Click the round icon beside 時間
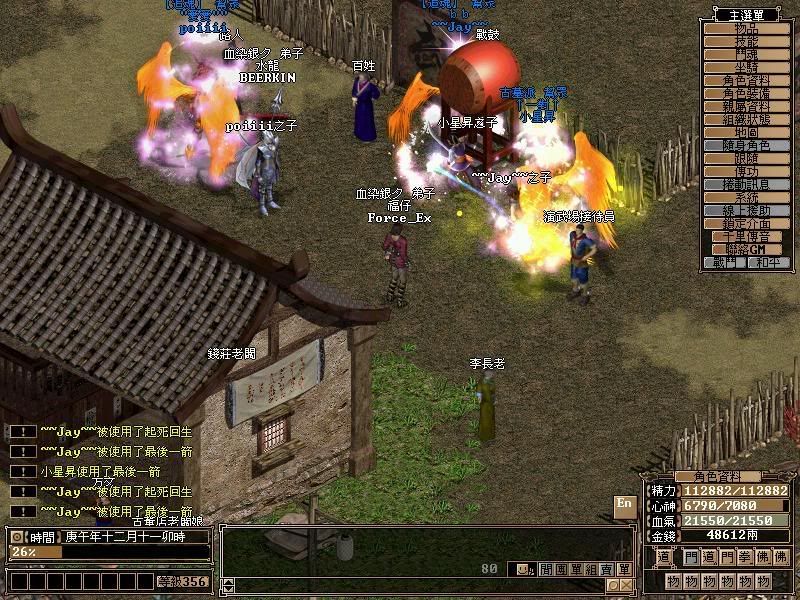 17,537
